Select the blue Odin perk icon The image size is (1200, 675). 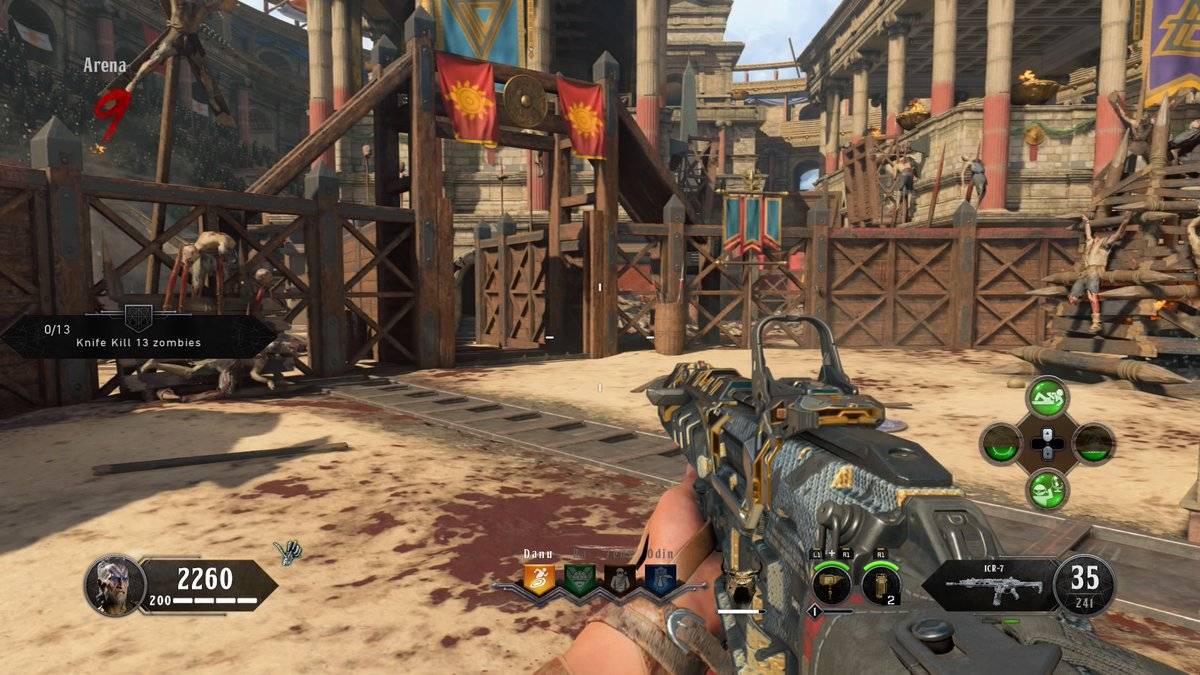[x=660, y=579]
